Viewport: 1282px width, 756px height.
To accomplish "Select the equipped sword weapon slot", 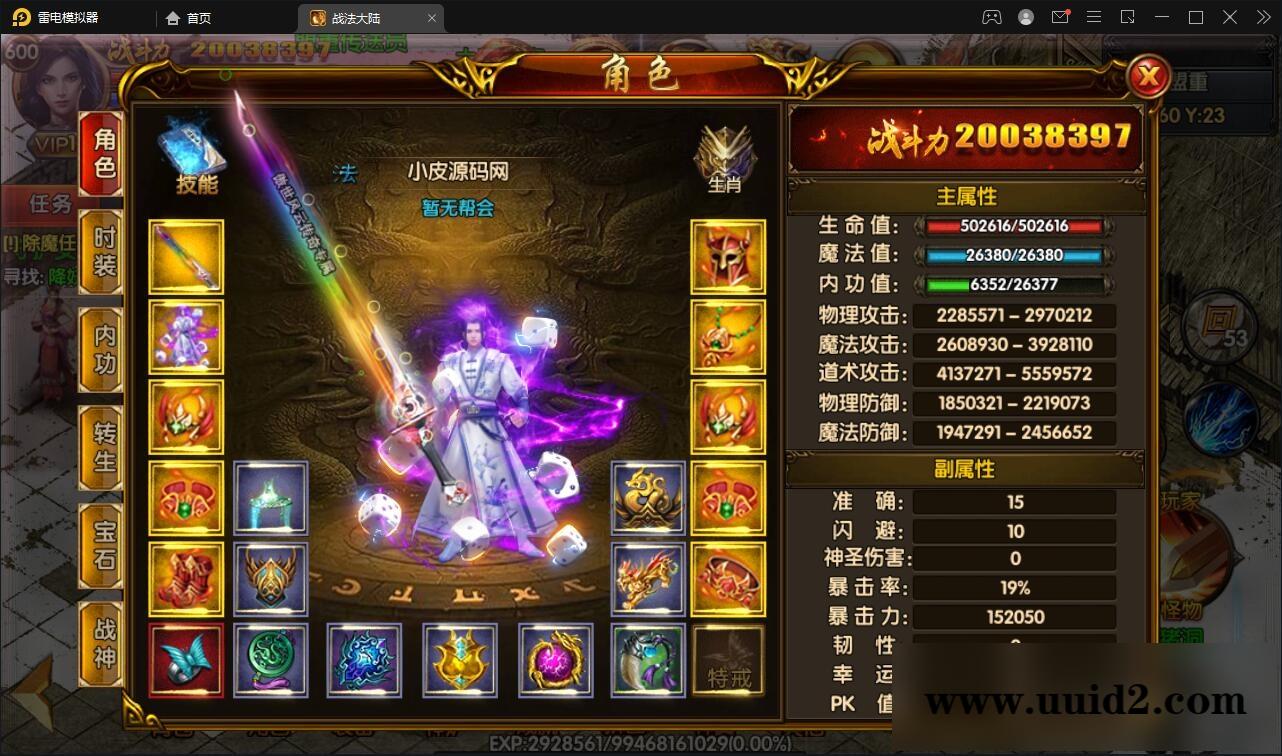I will [185, 257].
